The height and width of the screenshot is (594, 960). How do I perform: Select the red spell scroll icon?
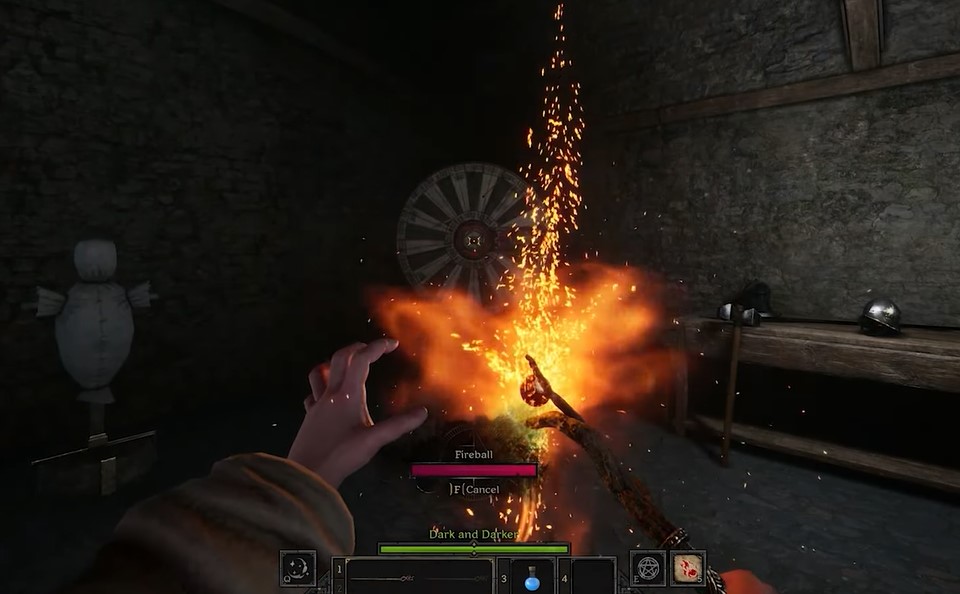coord(687,568)
